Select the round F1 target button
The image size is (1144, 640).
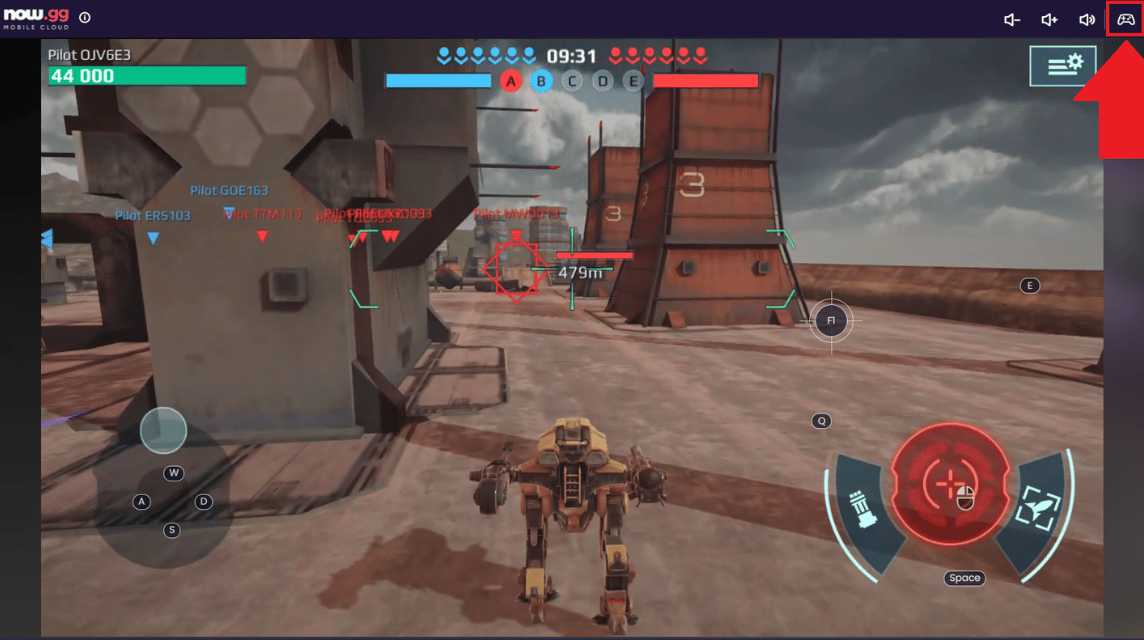click(830, 320)
